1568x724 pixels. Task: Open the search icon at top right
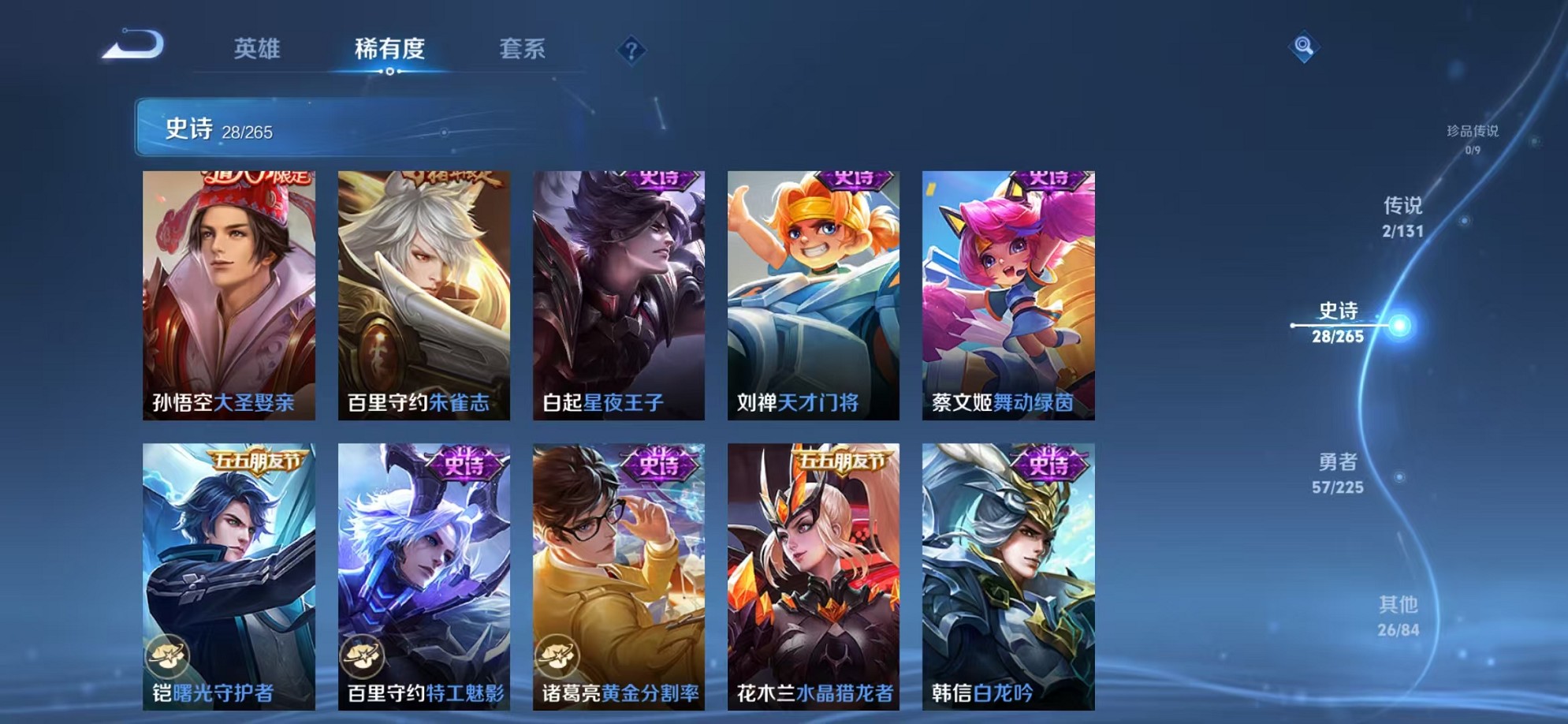[1305, 47]
